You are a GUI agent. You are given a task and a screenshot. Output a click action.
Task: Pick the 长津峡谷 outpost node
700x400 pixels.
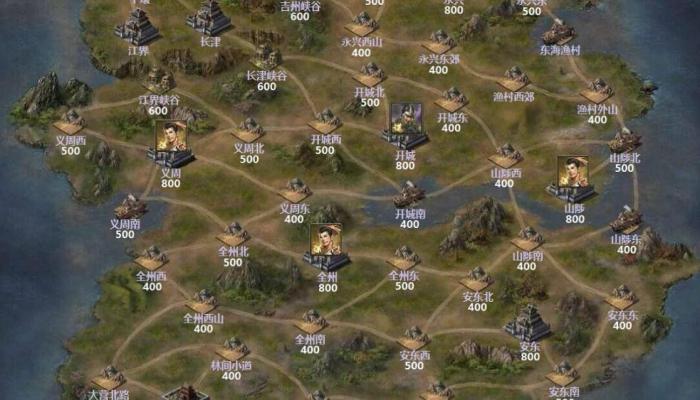pos(266,57)
